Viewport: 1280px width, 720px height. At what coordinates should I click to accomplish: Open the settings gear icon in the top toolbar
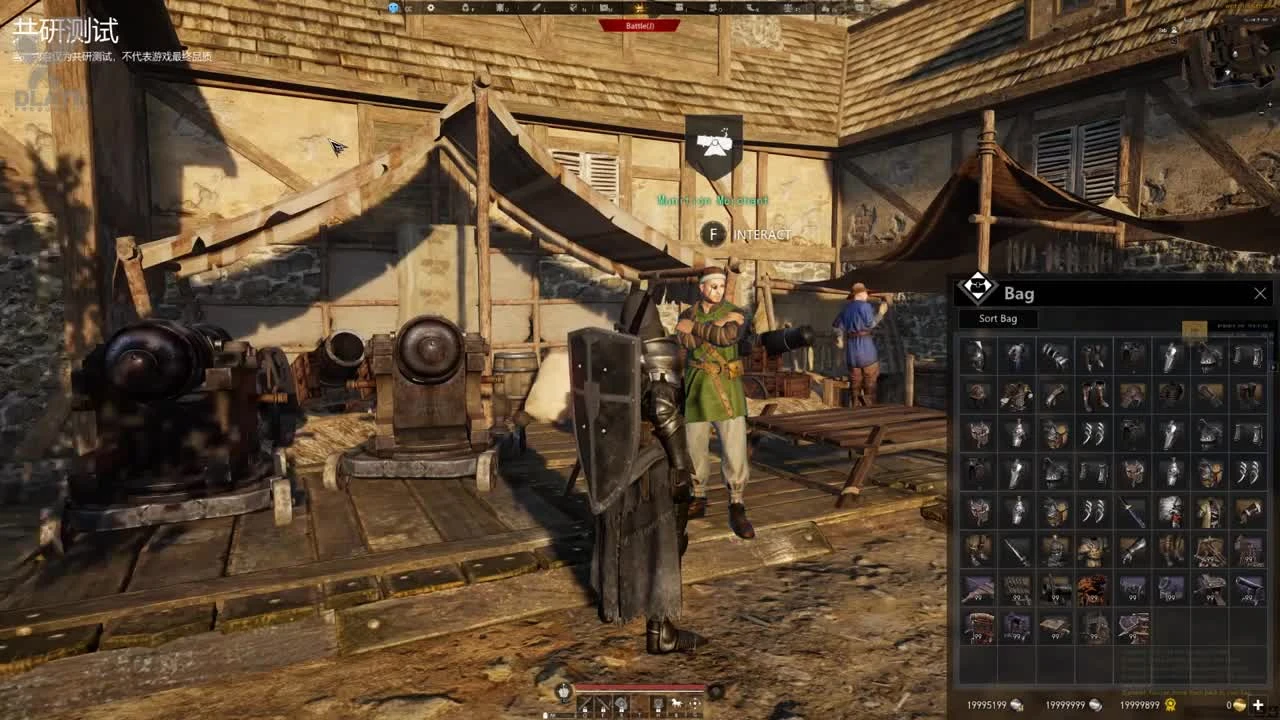point(429,6)
